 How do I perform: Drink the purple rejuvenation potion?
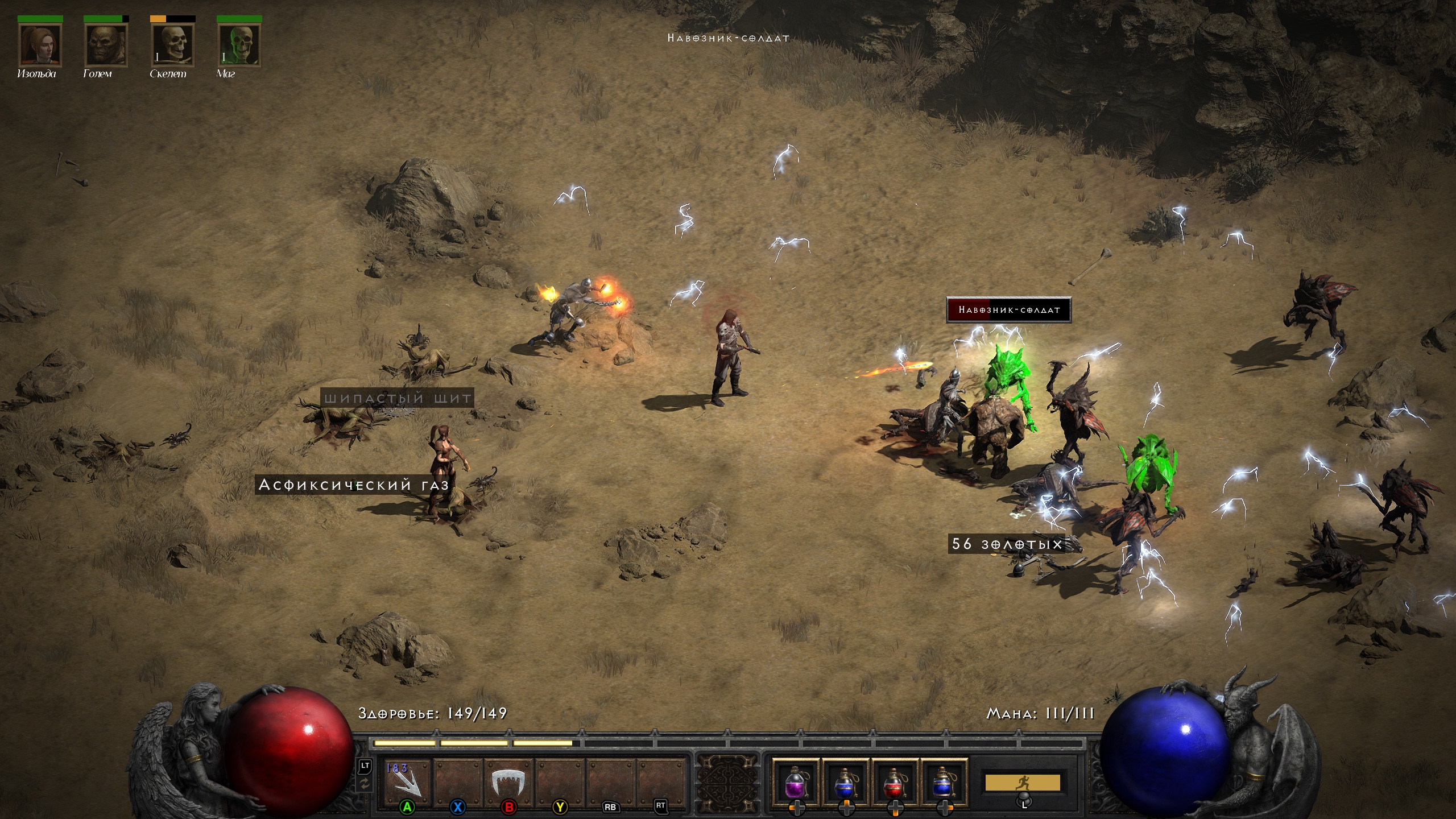tap(795, 782)
